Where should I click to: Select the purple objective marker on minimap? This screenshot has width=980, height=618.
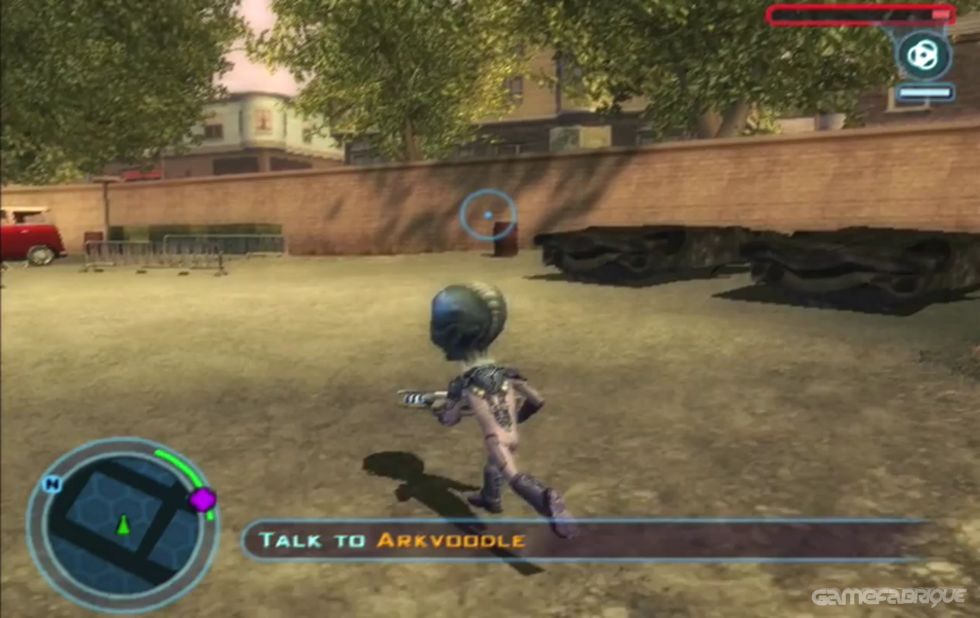[203, 499]
